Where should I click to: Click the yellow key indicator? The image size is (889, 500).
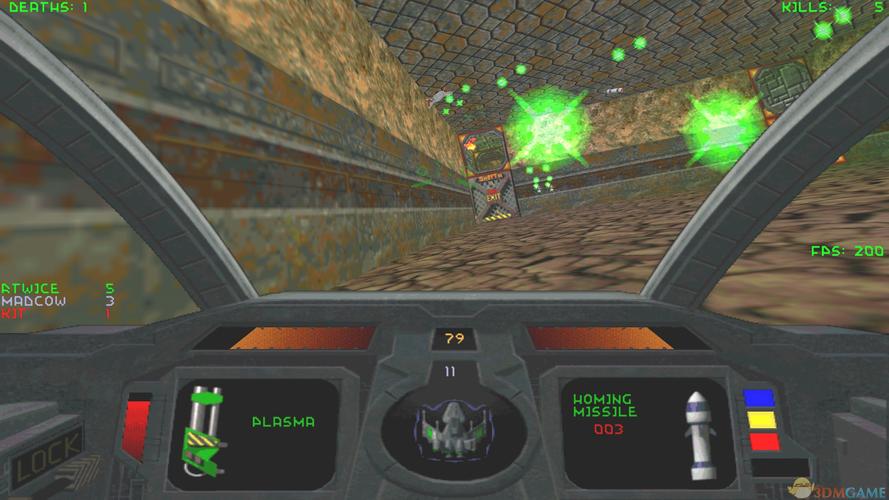763,419
